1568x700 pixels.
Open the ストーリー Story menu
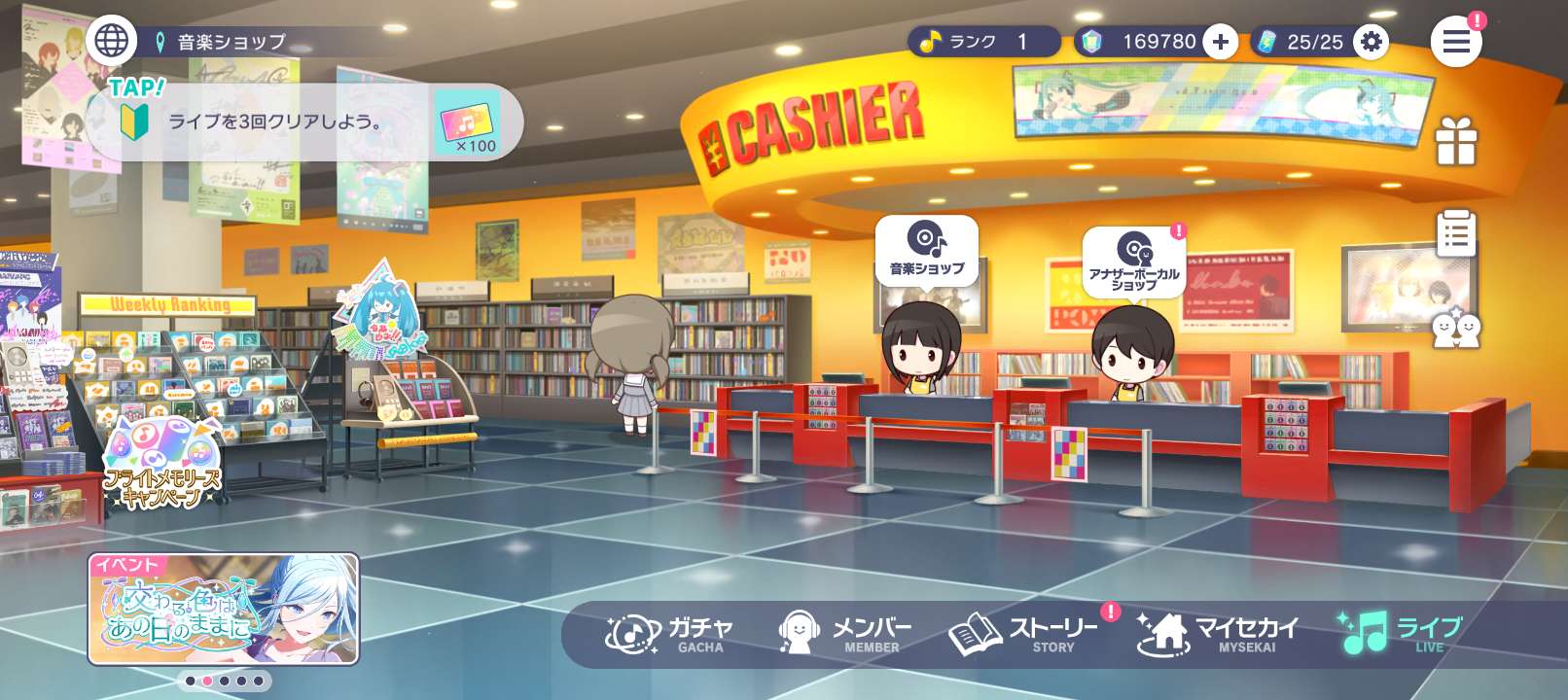[x=1025, y=634]
